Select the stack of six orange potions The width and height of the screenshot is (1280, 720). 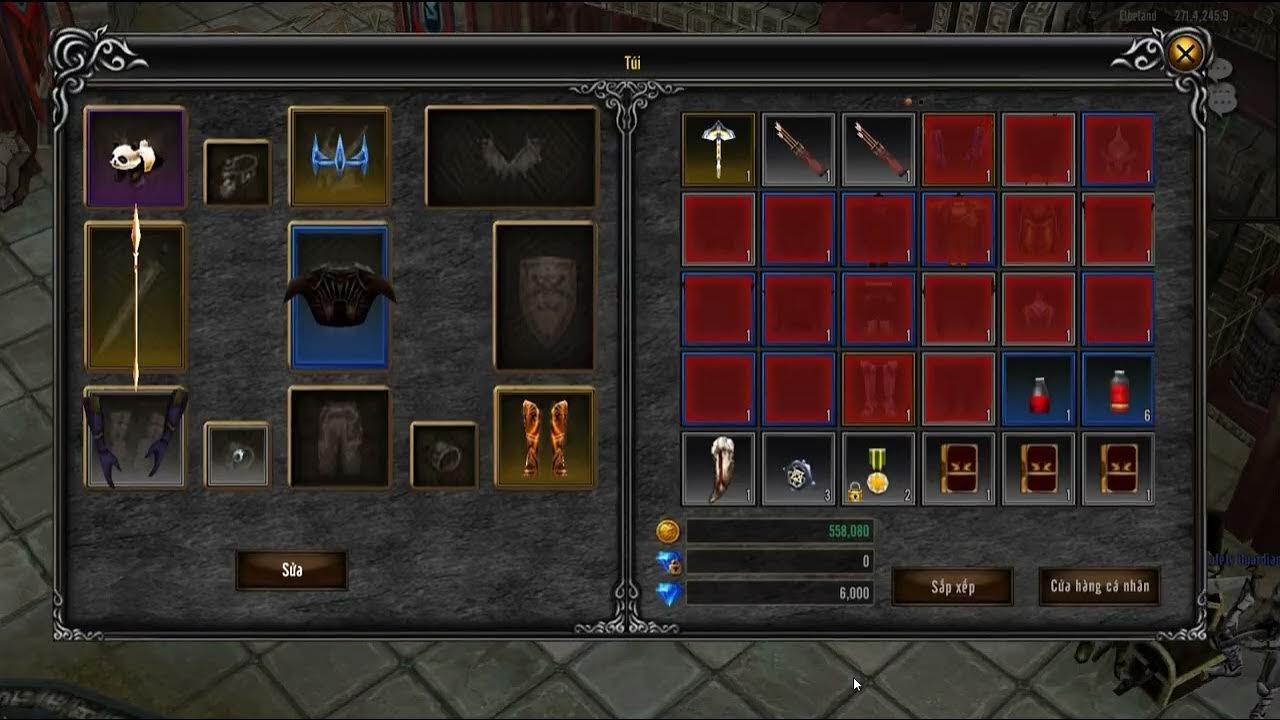pos(1118,389)
